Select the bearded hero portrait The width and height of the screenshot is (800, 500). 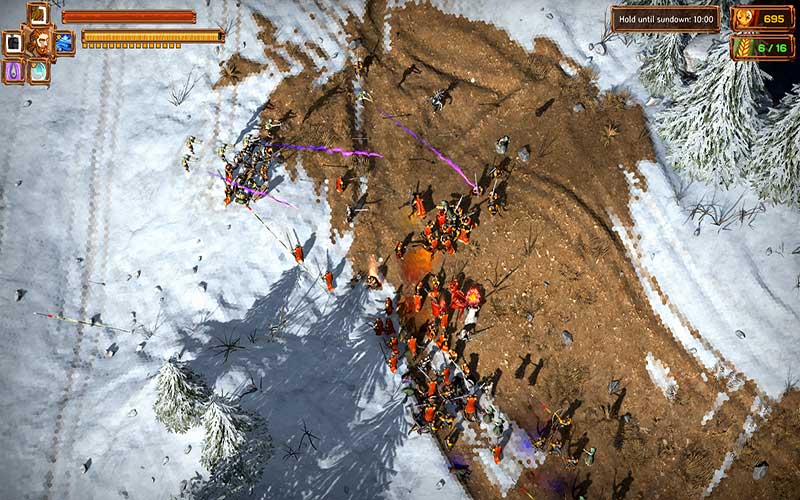[39, 42]
